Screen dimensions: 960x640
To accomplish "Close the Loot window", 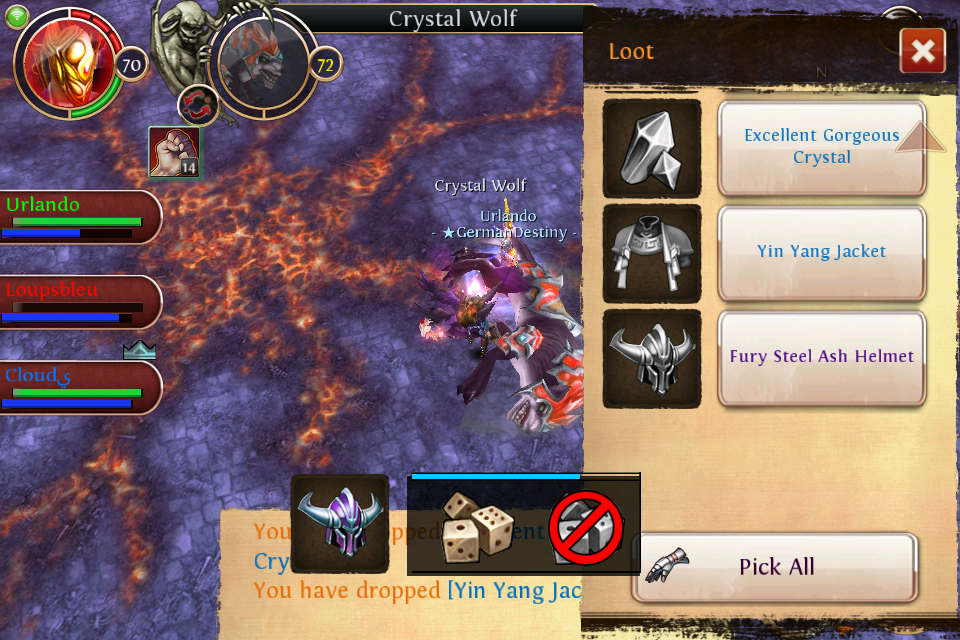I will (x=922, y=51).
